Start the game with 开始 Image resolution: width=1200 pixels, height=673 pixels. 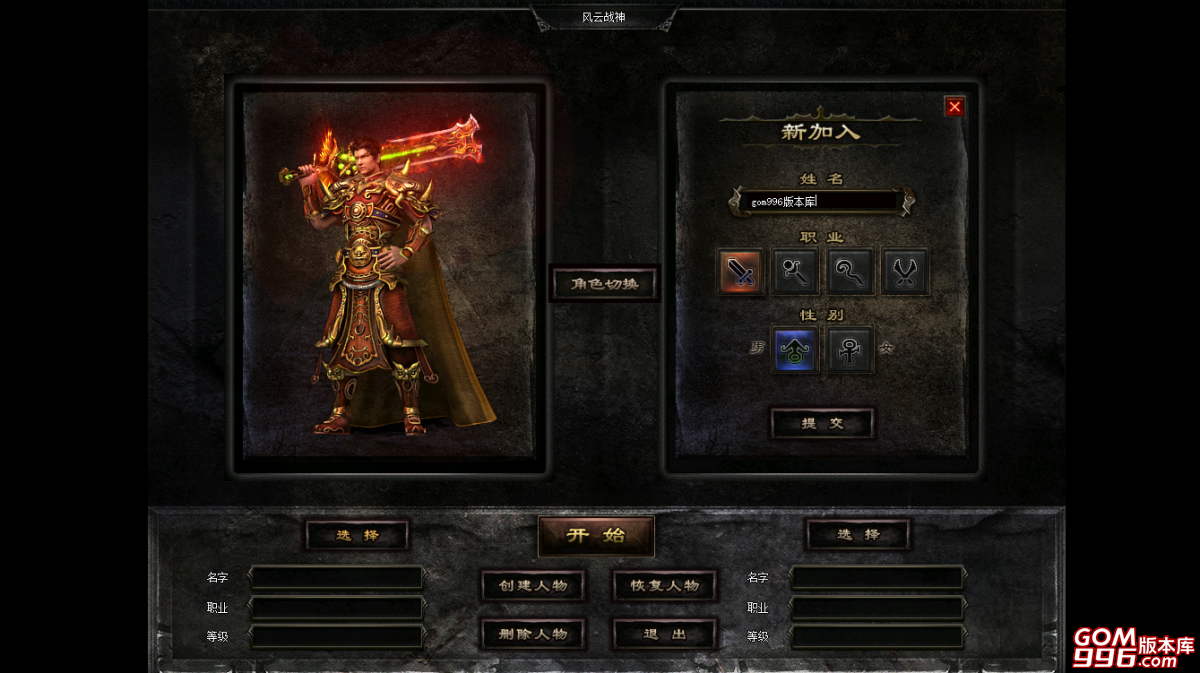(x=596, y=536)
